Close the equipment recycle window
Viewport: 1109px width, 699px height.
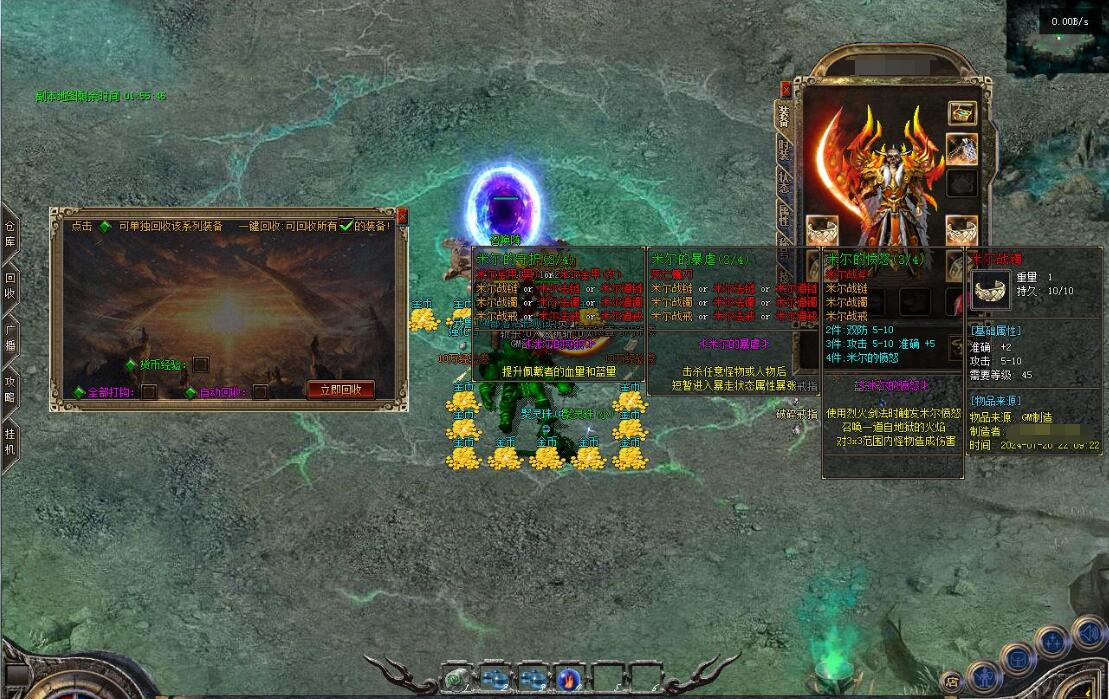pyautogui.click(x=402, y=215)
